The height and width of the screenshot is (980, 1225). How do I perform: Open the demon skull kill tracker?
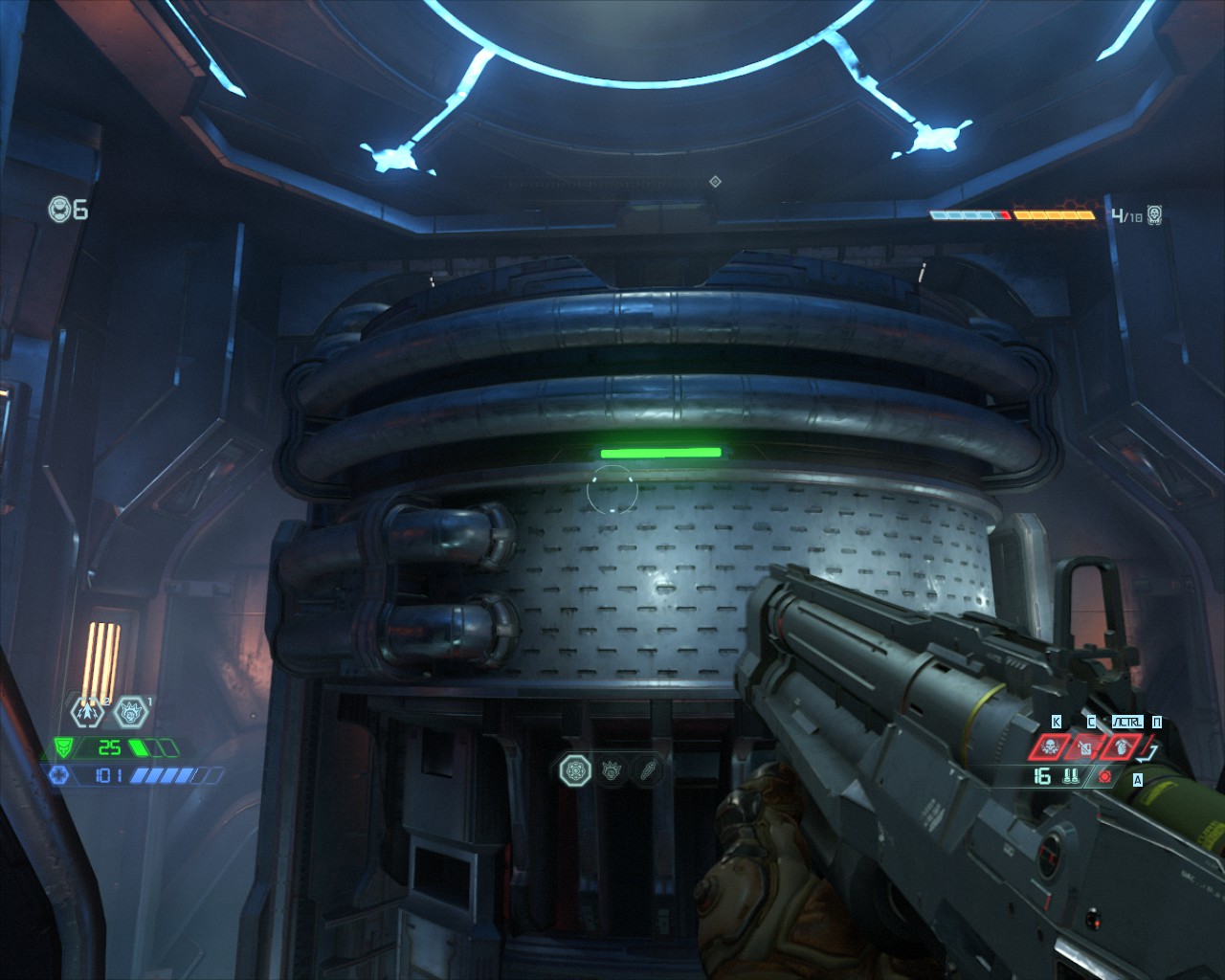[x=1154, y=214]
